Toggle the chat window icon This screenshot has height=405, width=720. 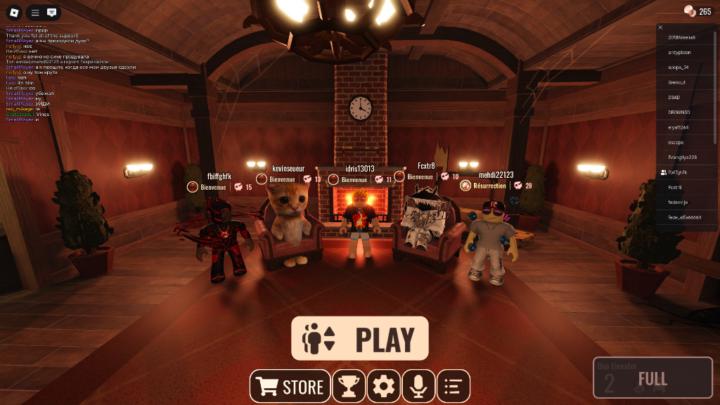pos(52,12)
